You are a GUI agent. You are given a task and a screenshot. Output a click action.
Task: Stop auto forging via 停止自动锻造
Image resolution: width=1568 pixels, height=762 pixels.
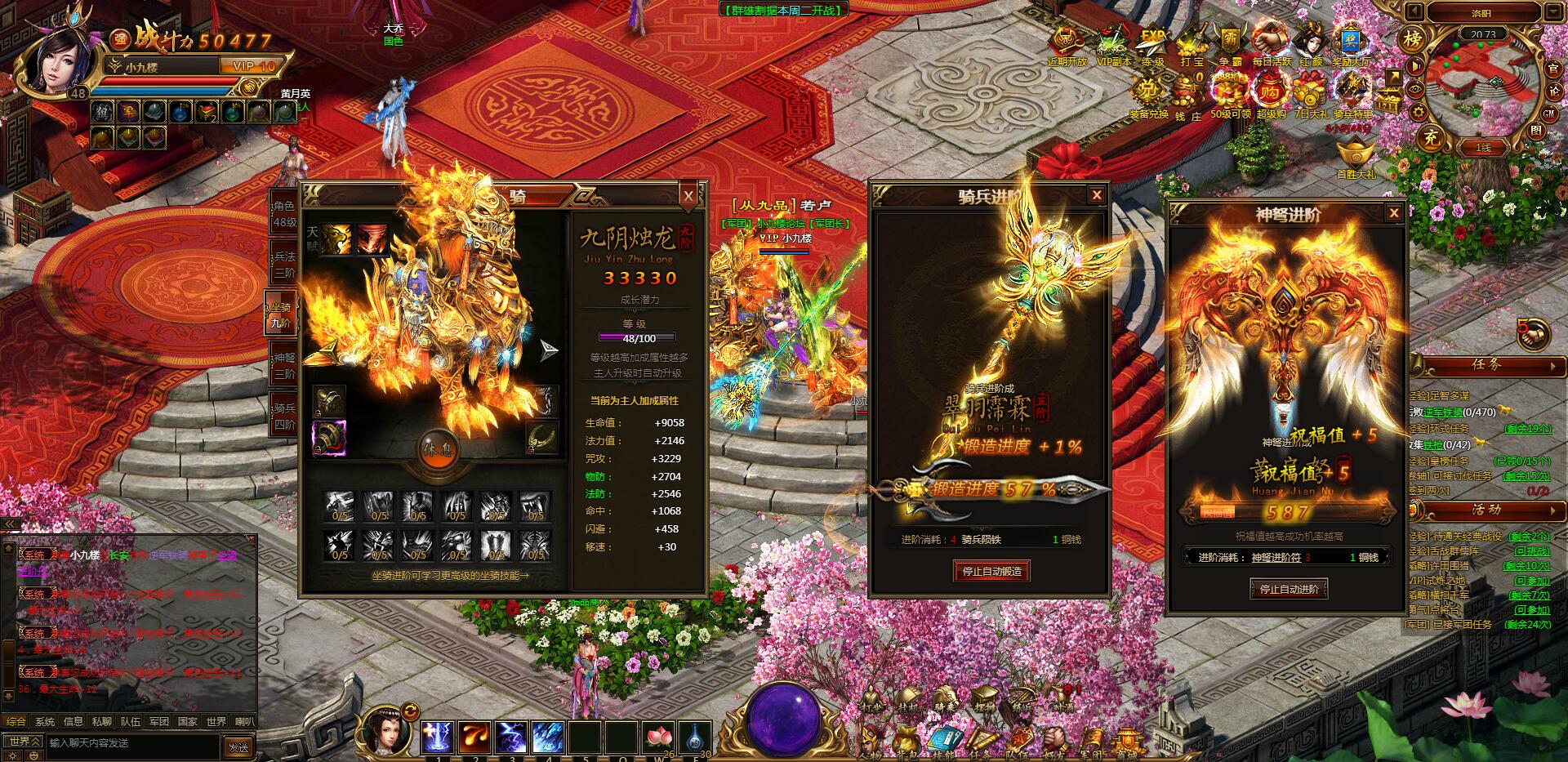[991, 572]
